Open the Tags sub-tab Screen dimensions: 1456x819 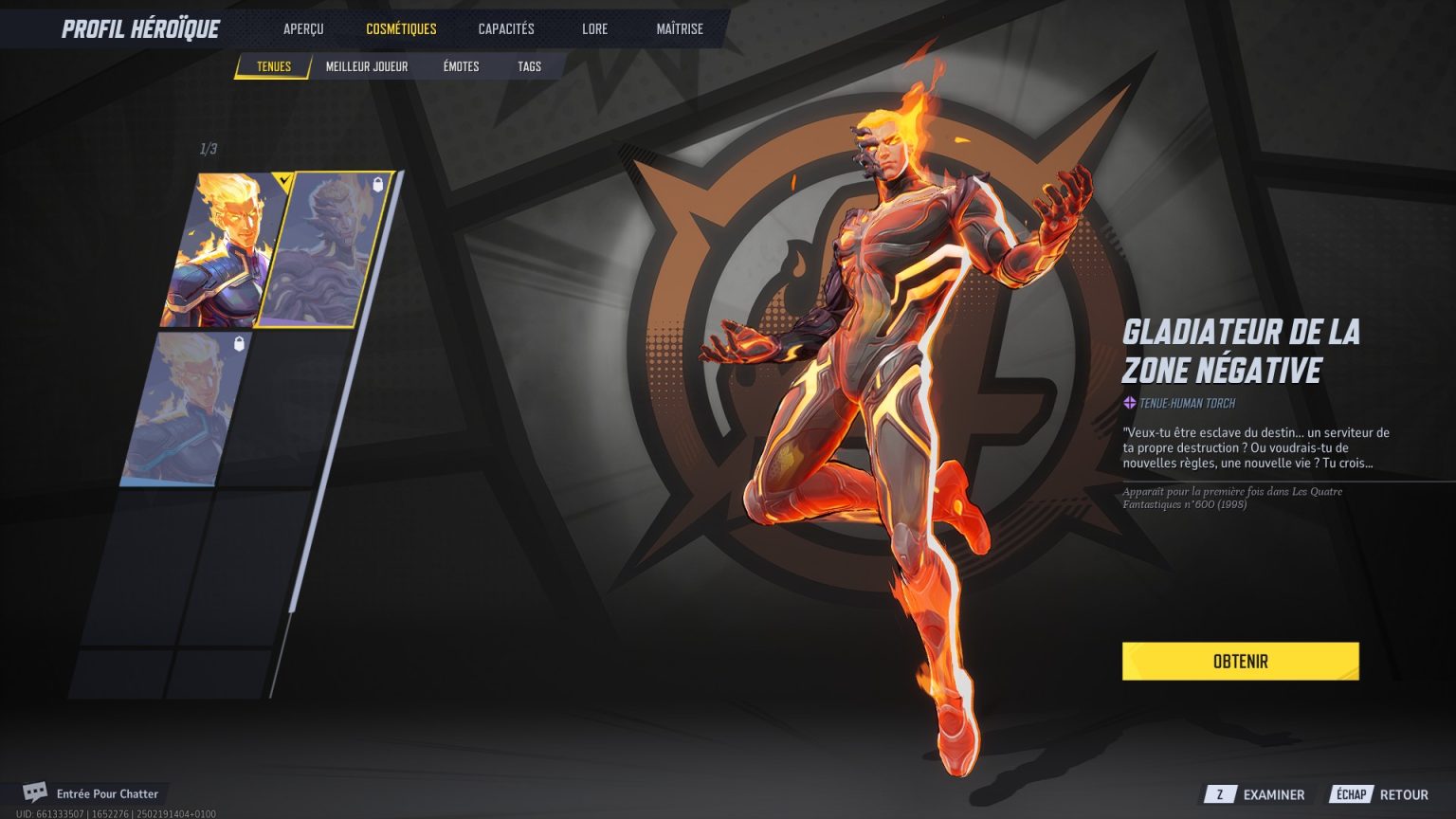tap(529, 66)
